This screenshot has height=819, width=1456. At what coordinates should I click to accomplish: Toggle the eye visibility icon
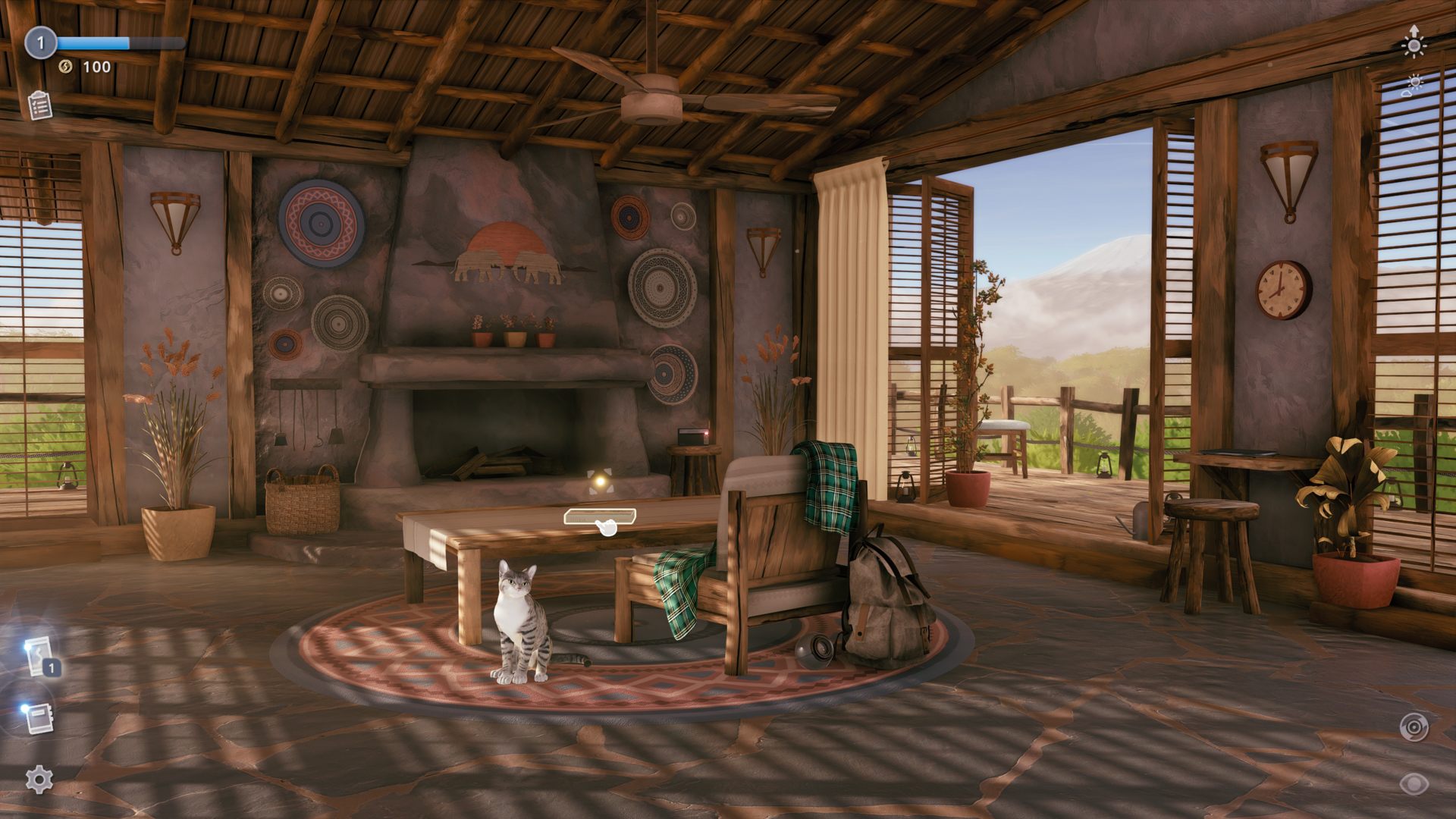click(1414, 783)
